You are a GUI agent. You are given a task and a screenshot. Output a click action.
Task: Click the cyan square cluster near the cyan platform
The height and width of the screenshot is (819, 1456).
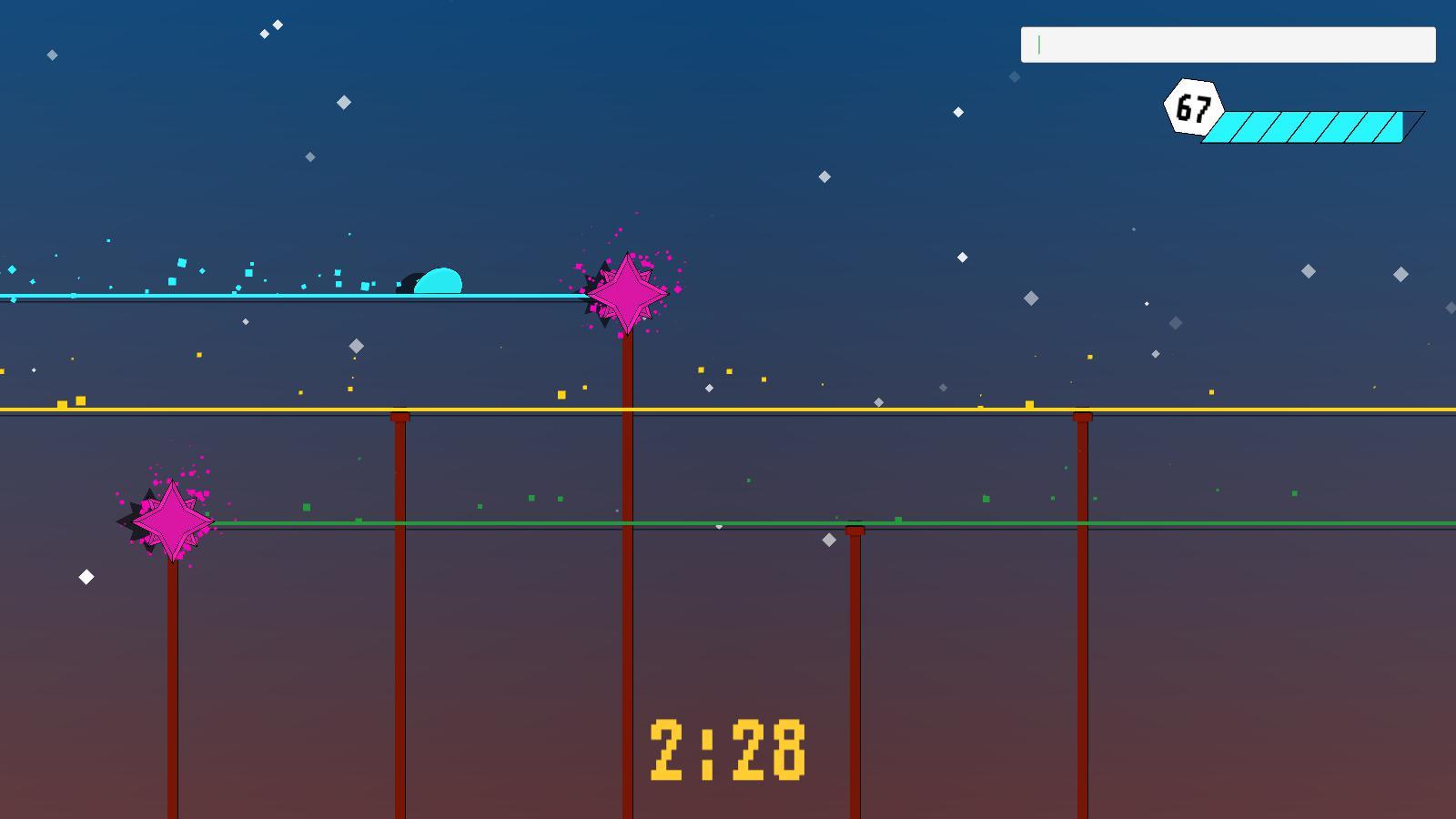coord(182,261)
